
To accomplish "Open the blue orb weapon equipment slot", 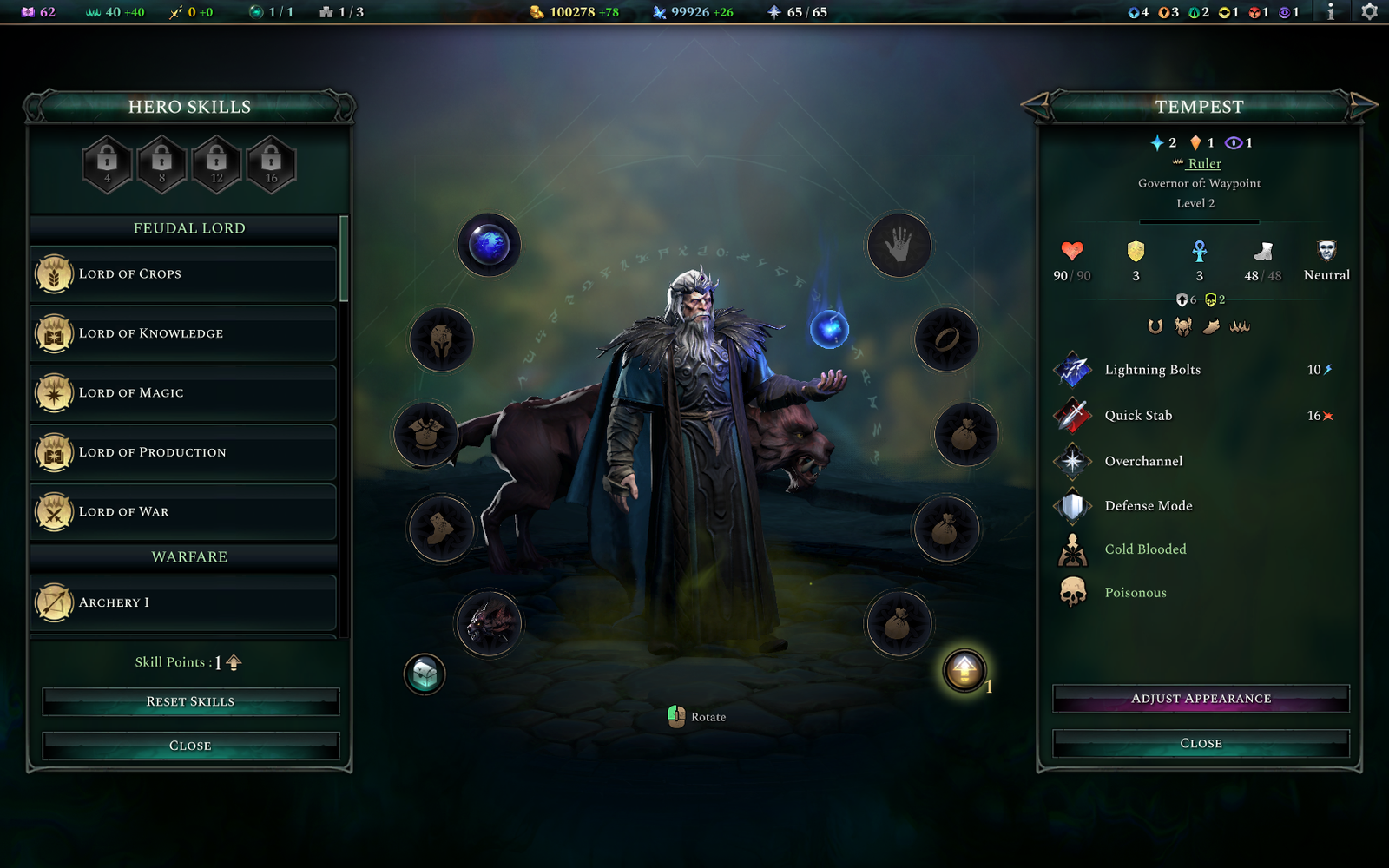I will click(x=490, y=245).
